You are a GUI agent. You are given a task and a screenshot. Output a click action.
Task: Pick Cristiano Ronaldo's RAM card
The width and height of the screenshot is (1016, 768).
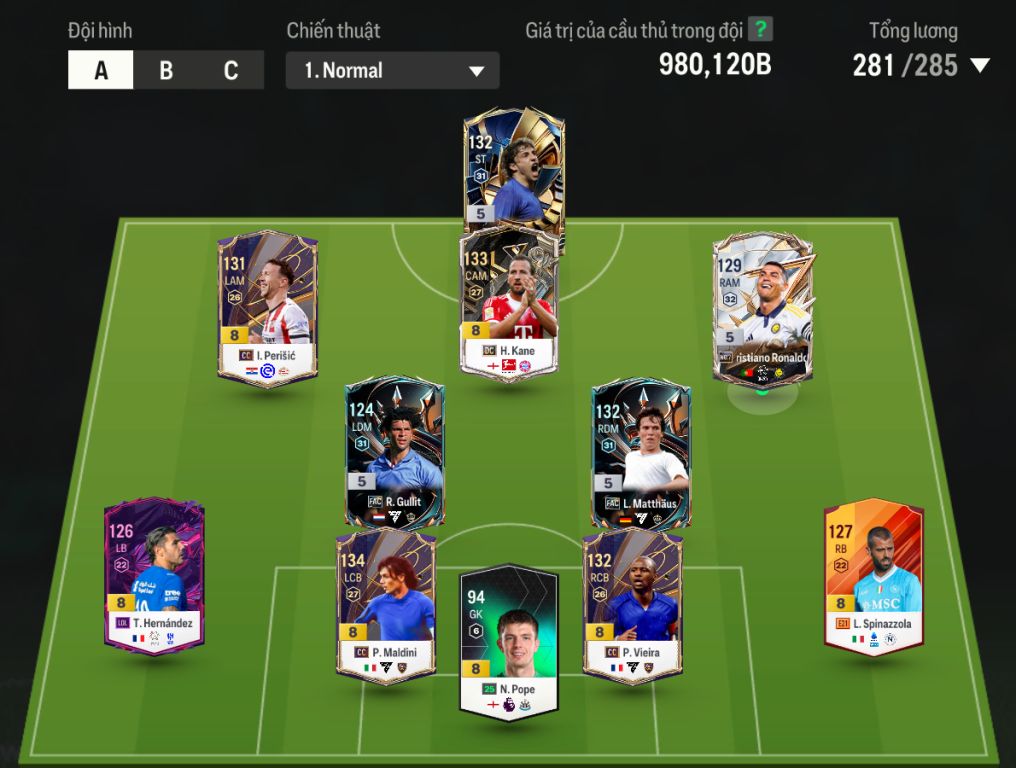(762, 307)
